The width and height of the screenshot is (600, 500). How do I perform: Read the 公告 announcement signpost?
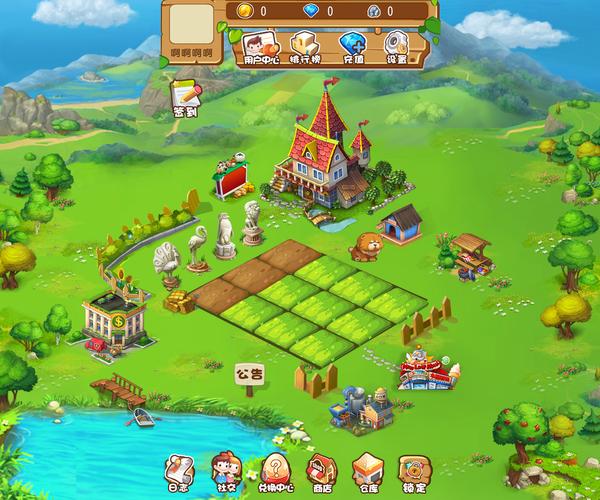point(250,376)
